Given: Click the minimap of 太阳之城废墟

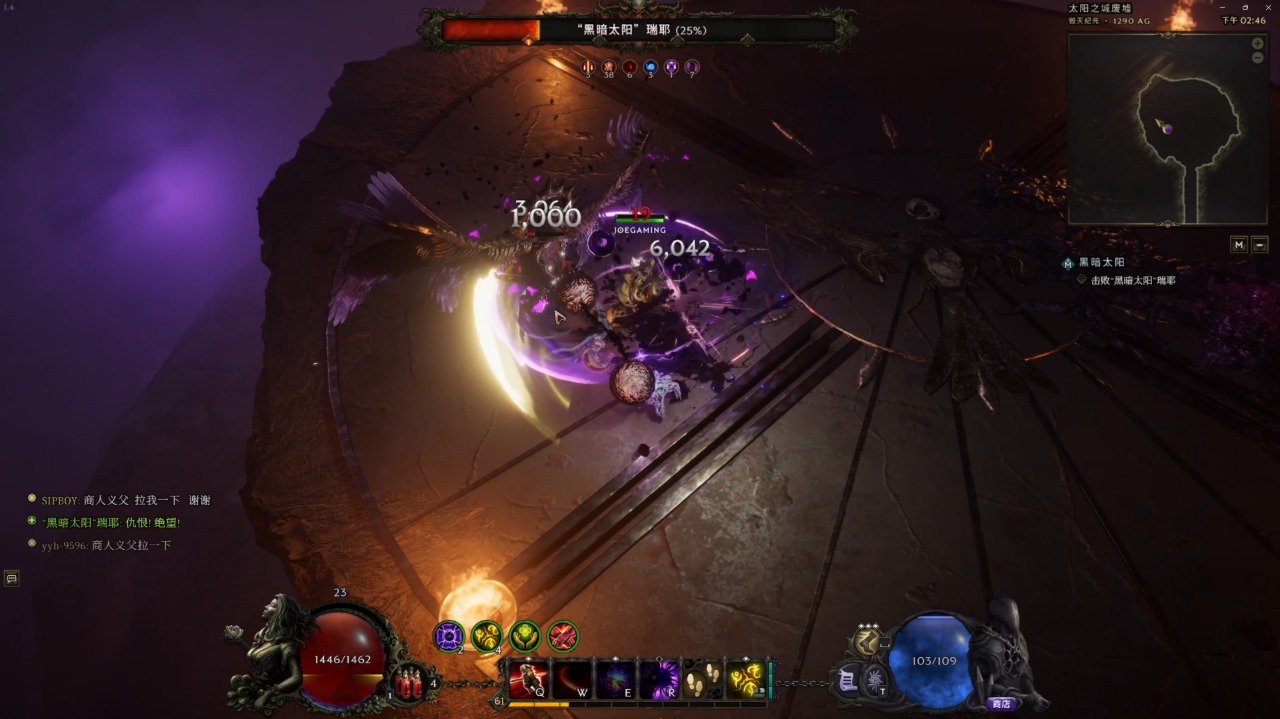Looking at the screenshot, I should point(1168,128).
